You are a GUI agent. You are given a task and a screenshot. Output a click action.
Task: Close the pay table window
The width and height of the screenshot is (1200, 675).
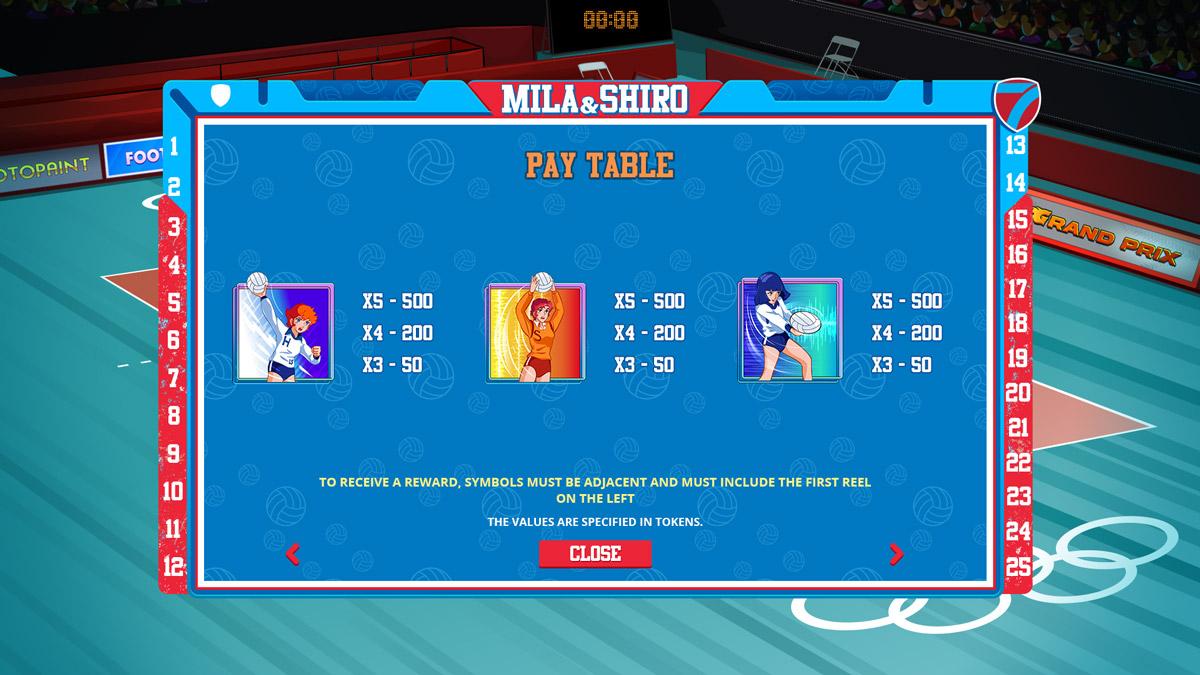point(595,554)
